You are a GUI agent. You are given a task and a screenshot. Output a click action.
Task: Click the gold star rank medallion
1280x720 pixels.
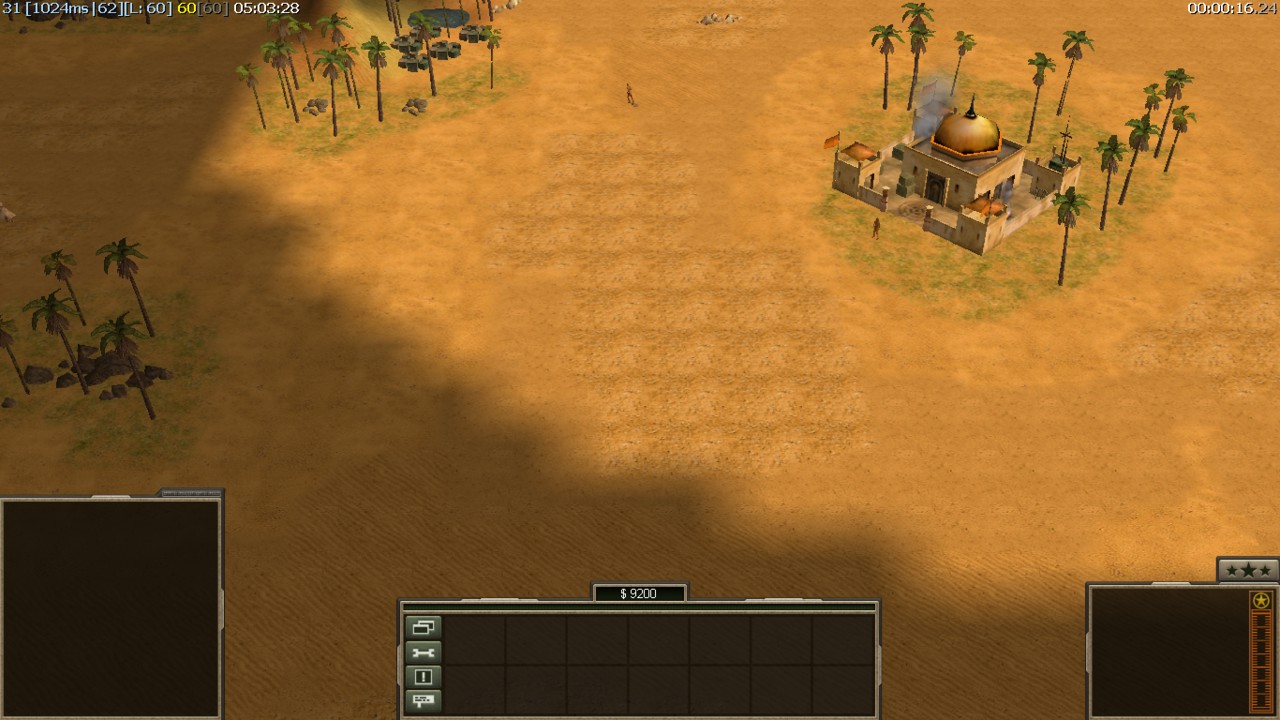pos(1261,600)
